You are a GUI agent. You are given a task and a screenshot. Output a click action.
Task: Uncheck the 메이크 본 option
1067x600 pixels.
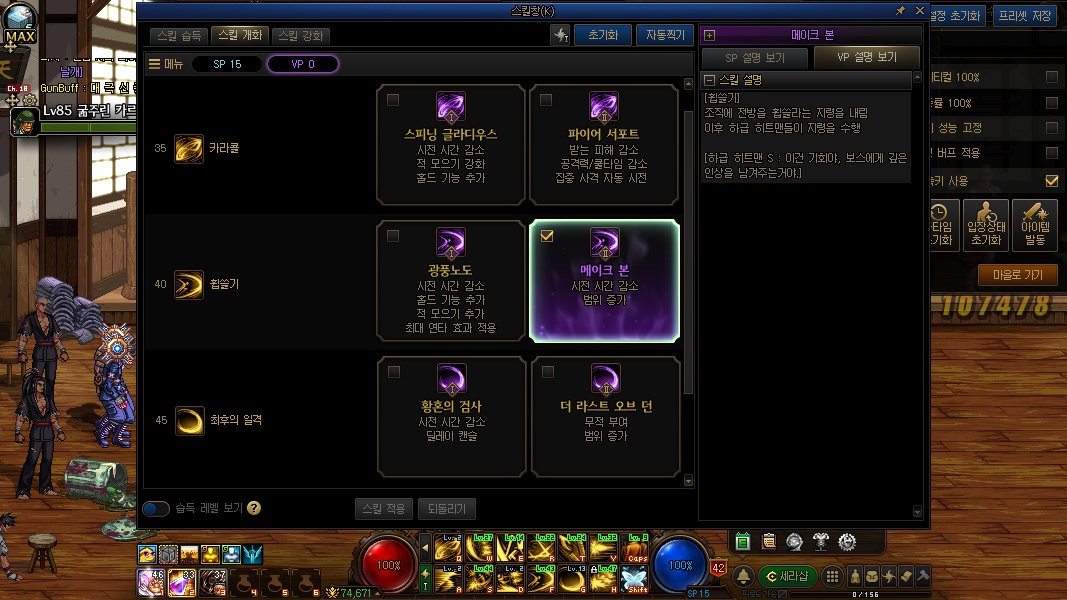[546, 236]
